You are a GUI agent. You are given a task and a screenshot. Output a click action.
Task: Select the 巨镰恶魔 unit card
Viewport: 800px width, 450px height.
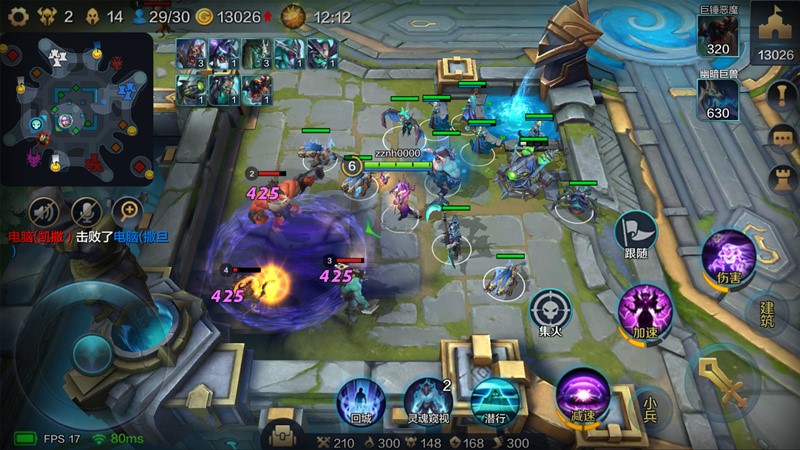coord(720,32)
